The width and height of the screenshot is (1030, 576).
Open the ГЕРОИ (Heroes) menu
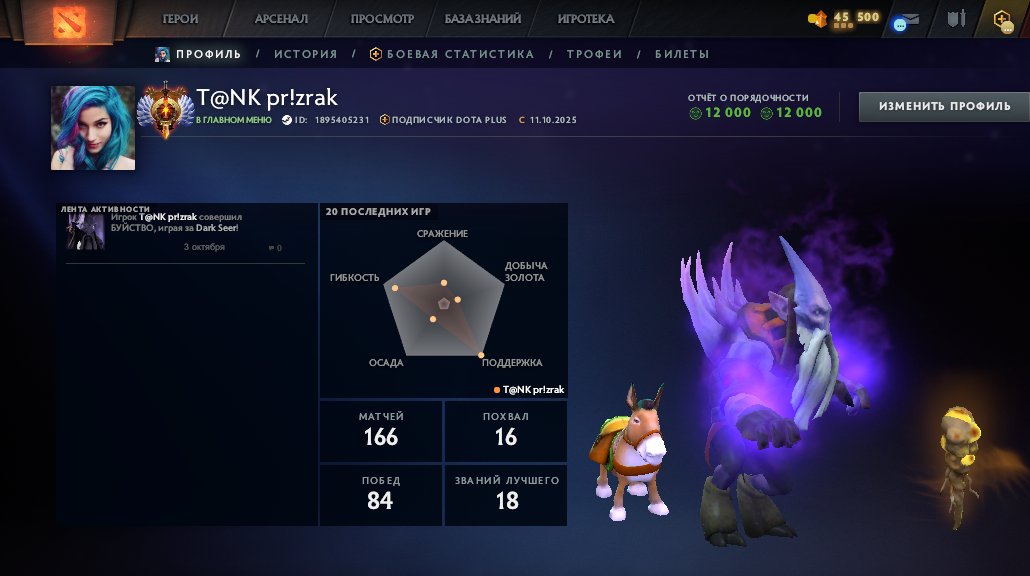(x=181, y=19)
